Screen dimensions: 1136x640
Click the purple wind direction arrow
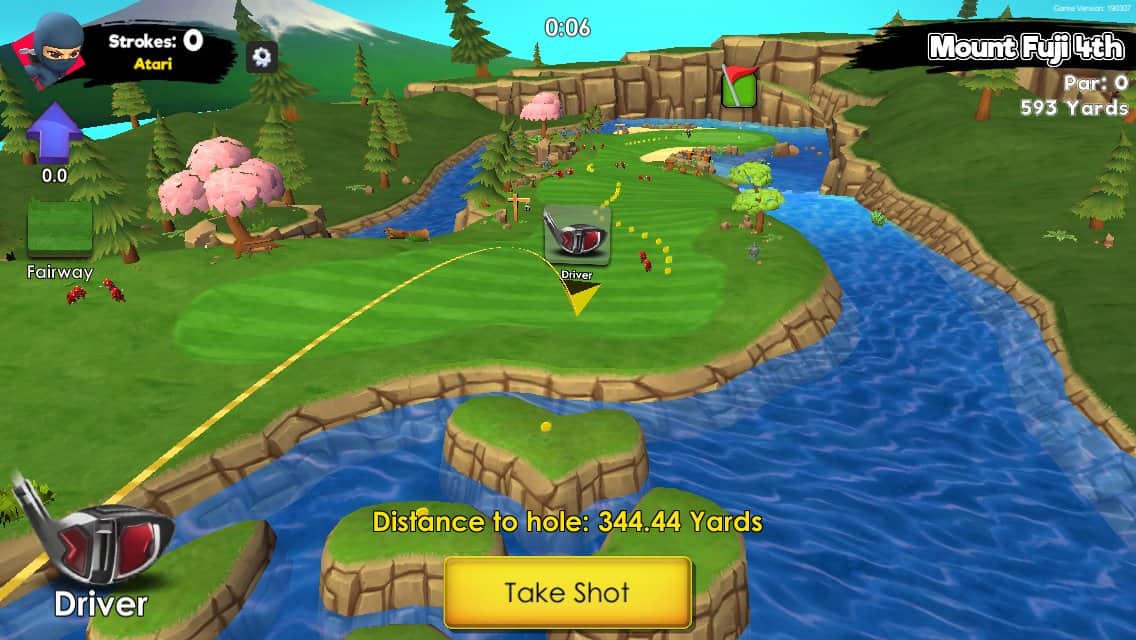point(54,133)
